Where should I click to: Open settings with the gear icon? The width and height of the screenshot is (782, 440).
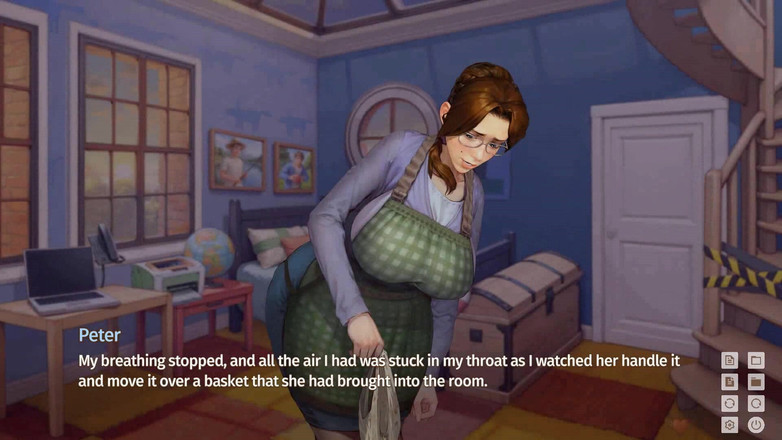pyautogui.click(x=730, y=426)
